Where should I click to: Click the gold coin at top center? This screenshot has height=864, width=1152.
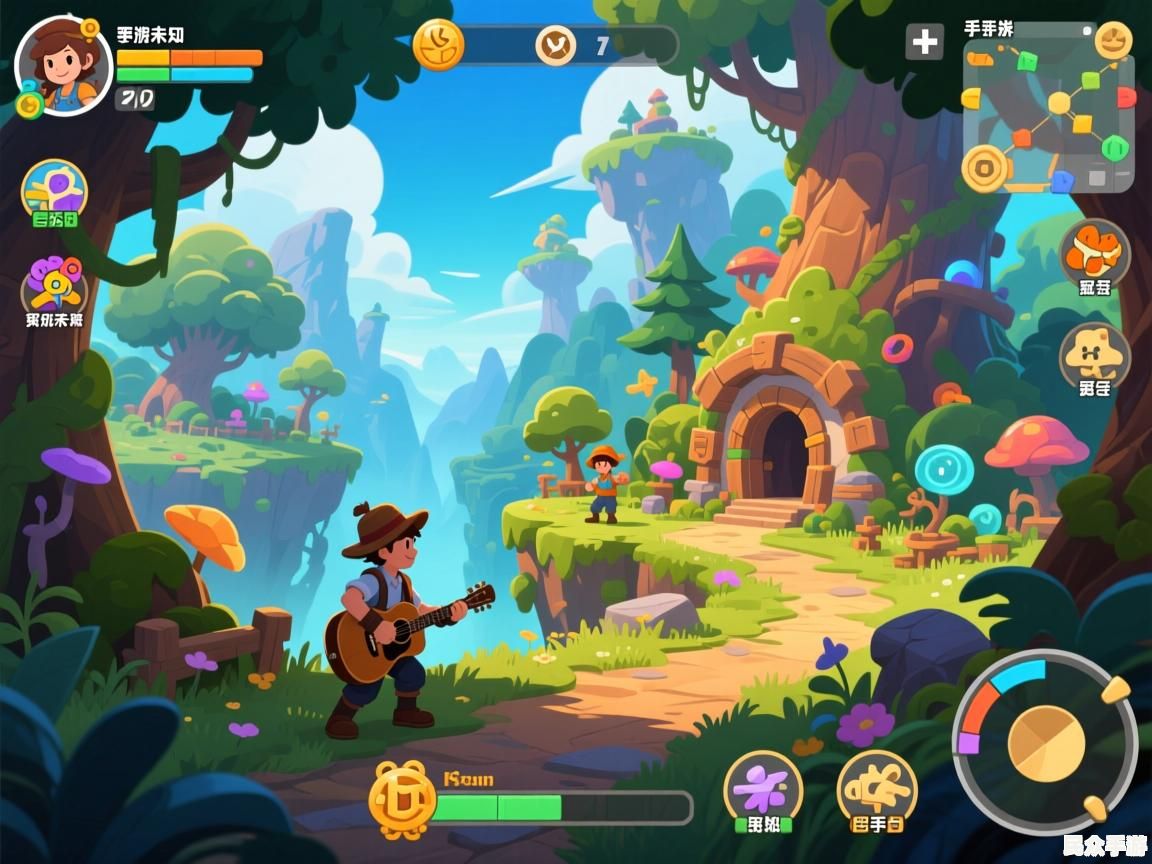tap(439, 44)
